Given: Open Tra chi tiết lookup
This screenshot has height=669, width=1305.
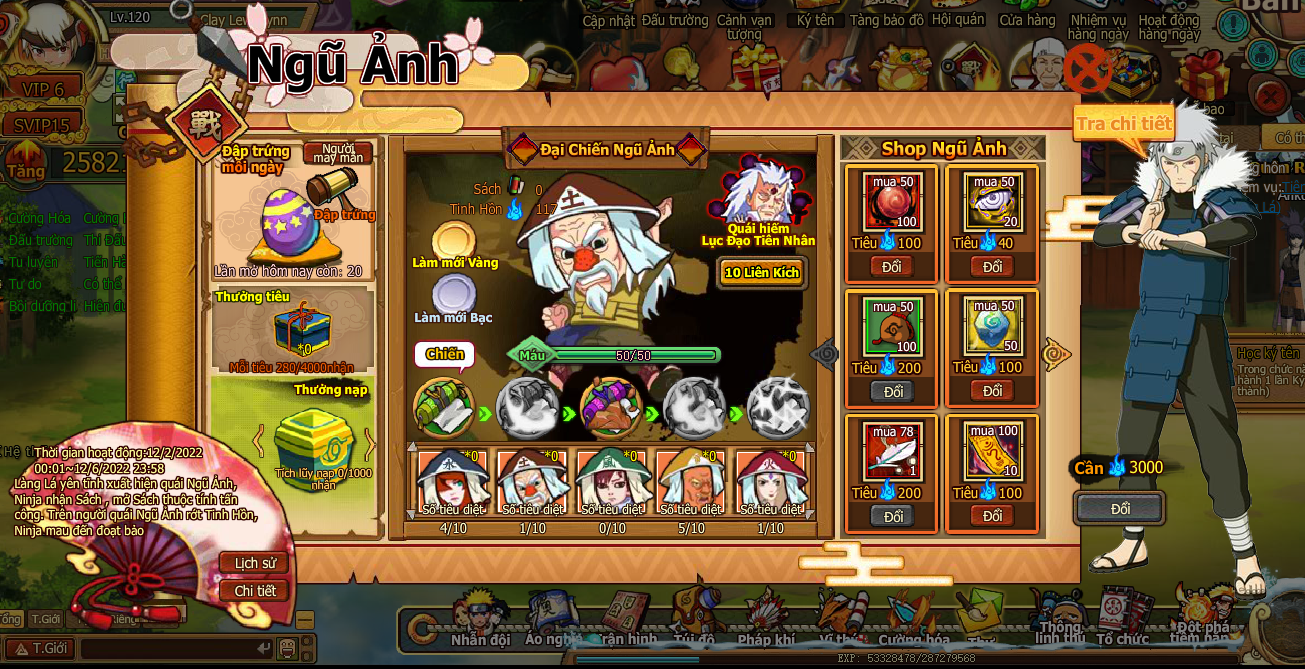Looking at the screenshot, I should 1122,124.
